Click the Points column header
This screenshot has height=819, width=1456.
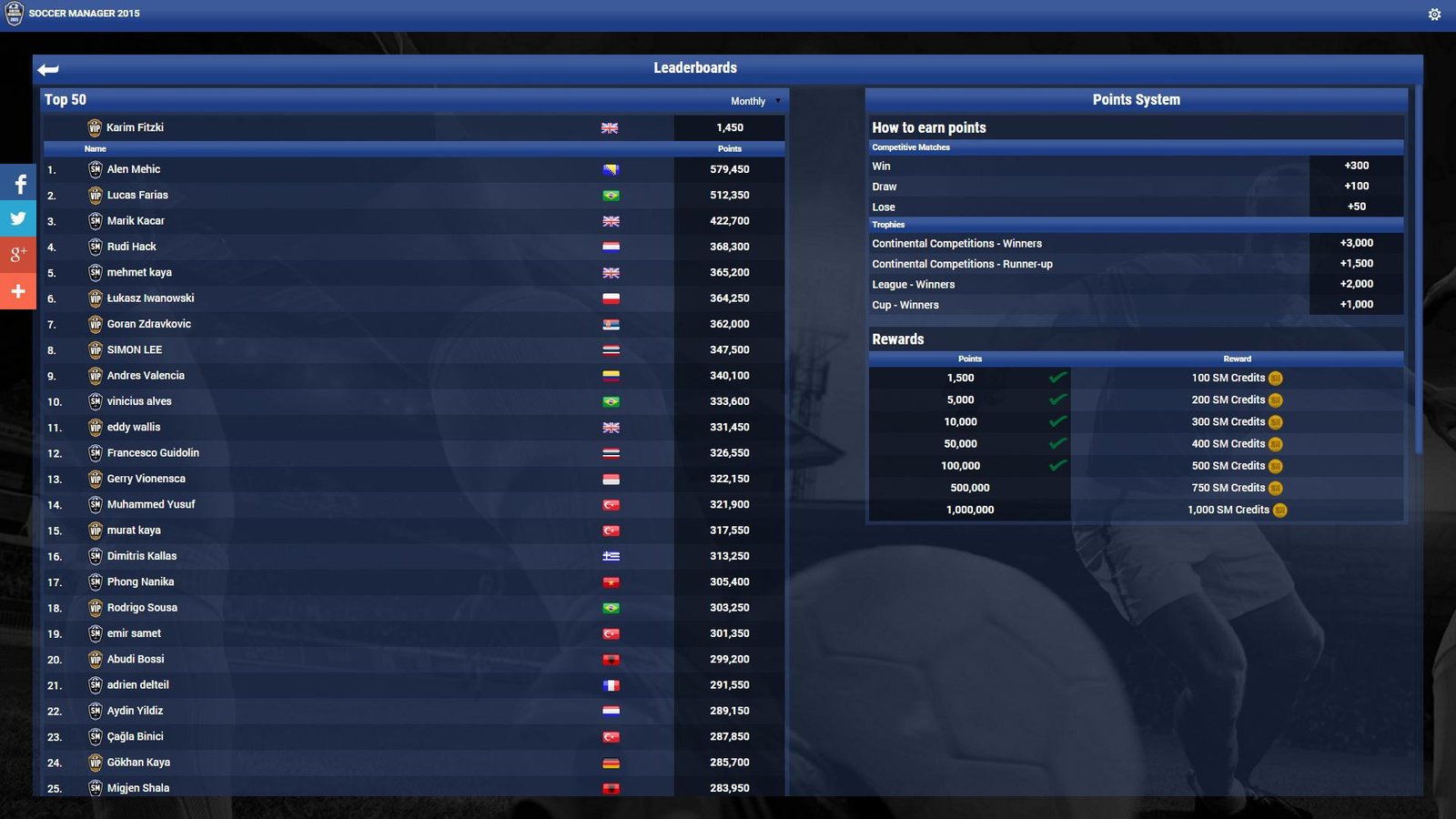click(x=730, y=147)
